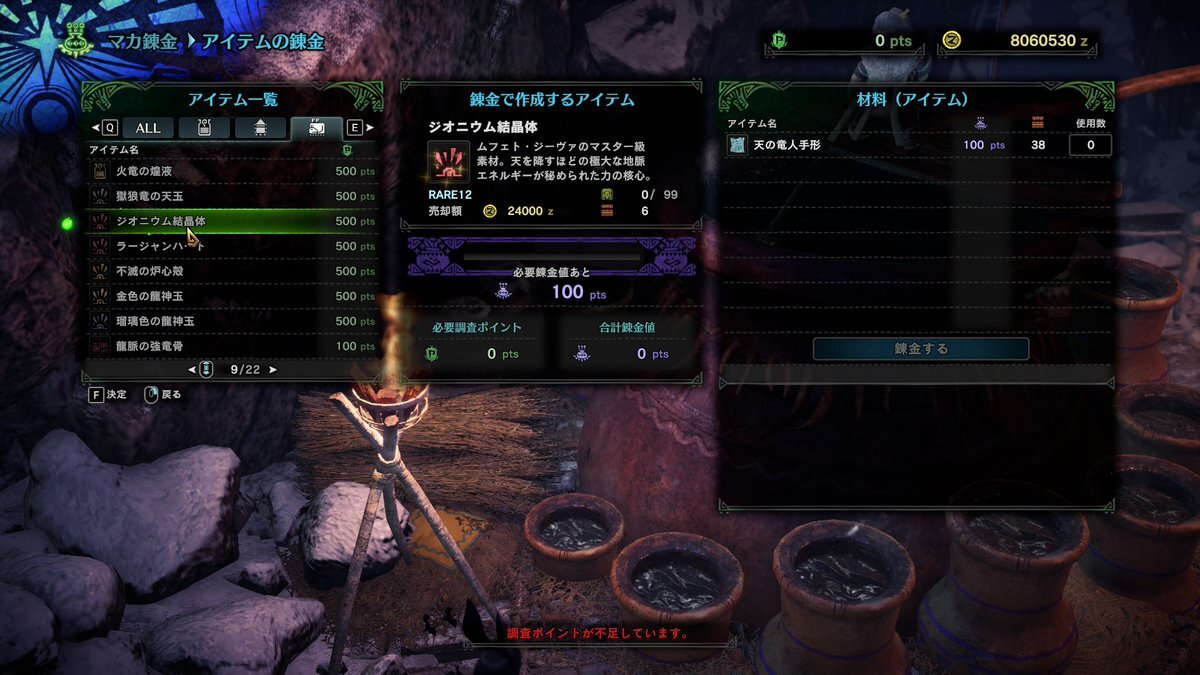Viewport: 1200px width, 675px height.
Task: Go to the previous item list page
Action: (190, 370)
